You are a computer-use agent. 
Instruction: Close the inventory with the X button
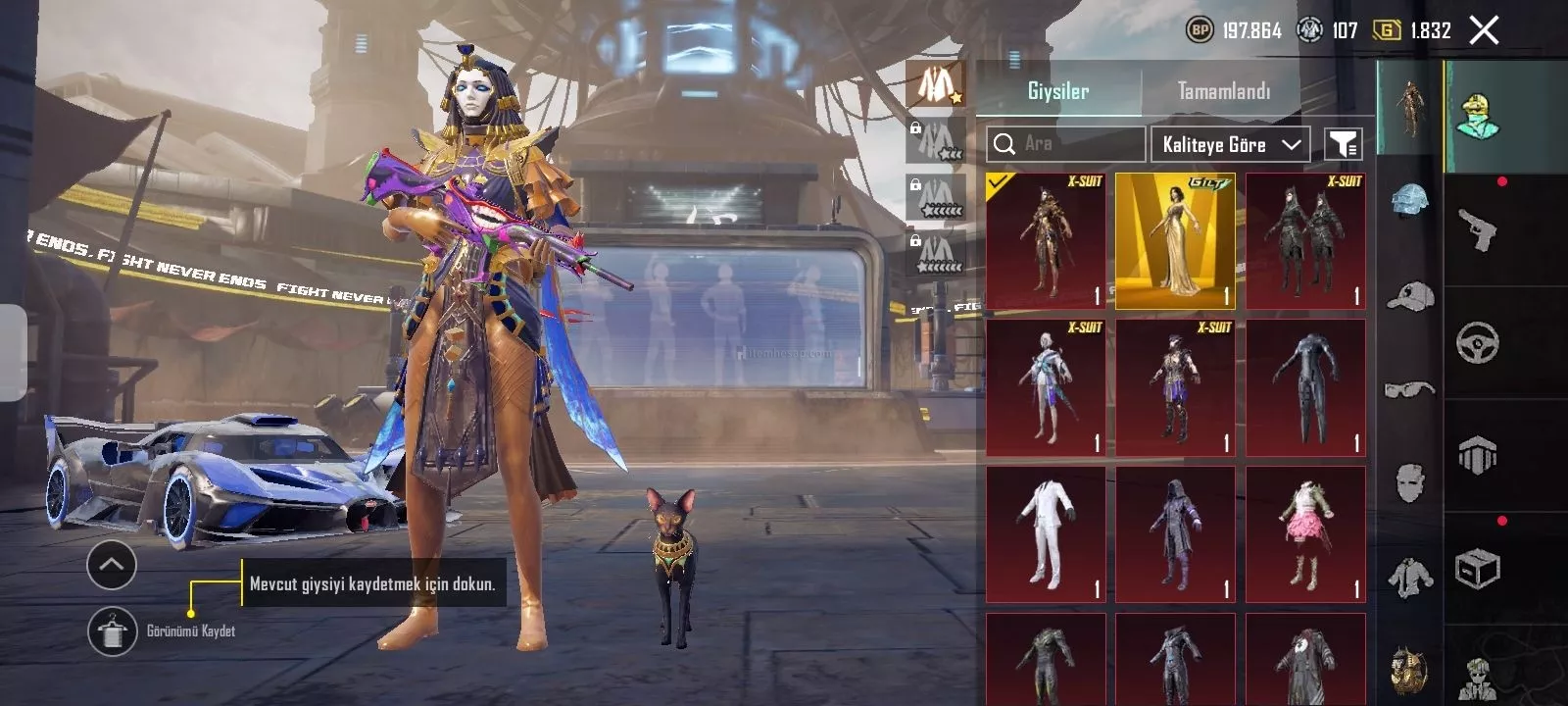pos(1484,30)
